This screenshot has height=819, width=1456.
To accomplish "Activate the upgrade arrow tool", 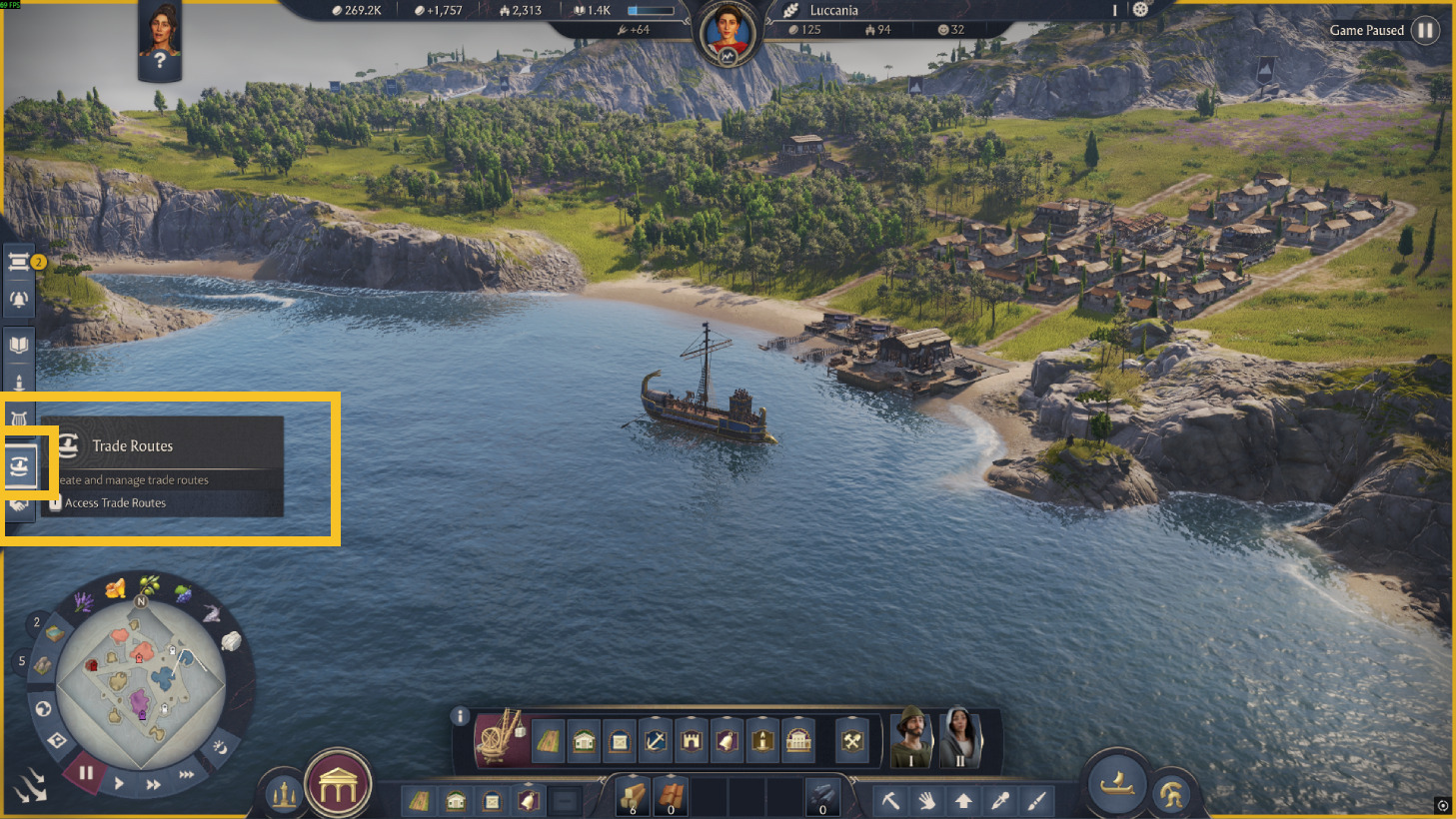I will pyautogui.click(x=963, y=800).
